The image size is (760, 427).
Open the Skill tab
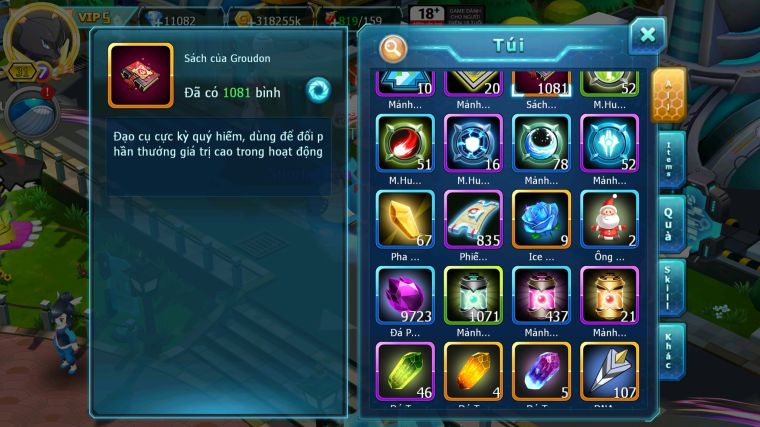tap(669, 286)
